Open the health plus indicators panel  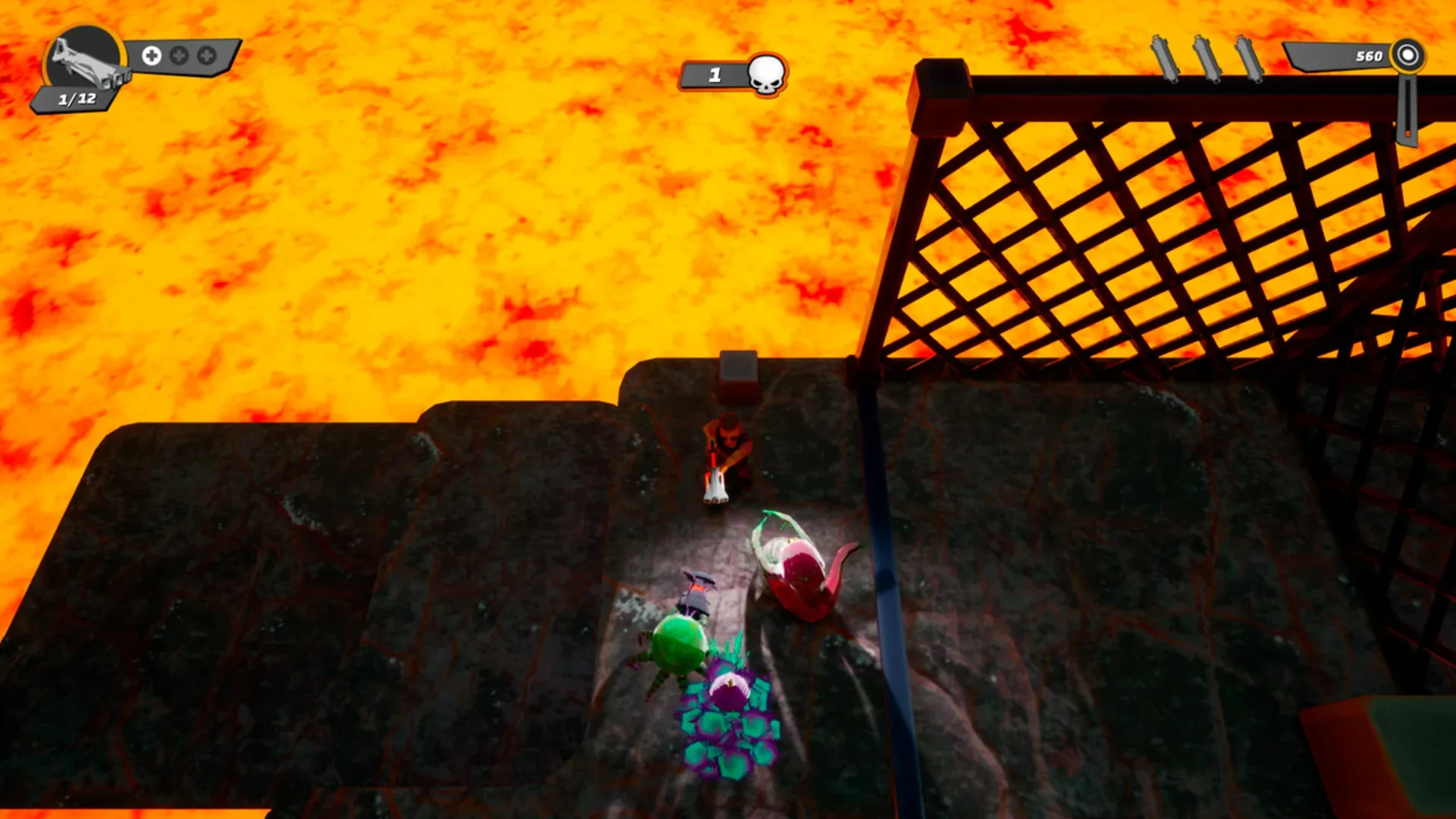(178, 55)
